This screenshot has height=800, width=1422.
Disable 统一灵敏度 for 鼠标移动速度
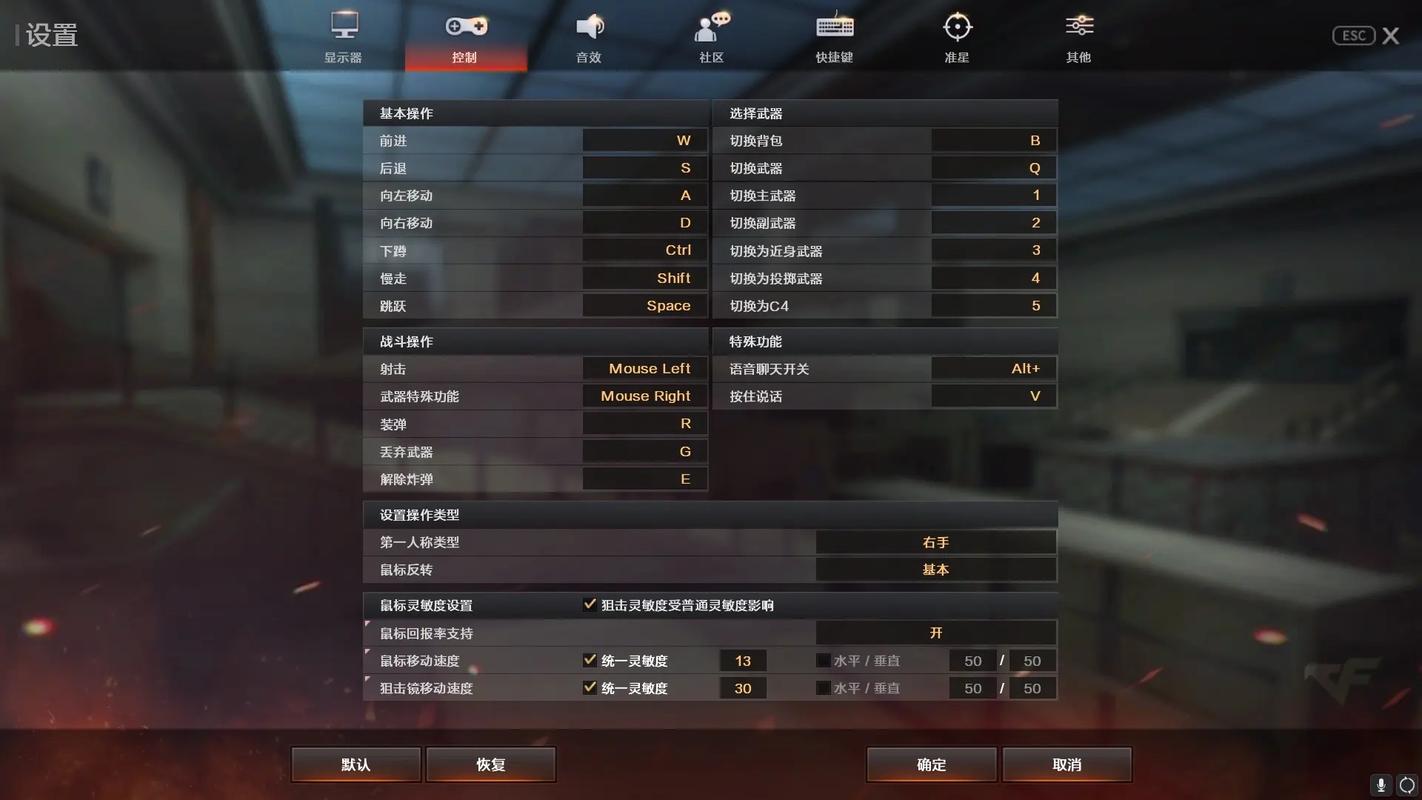(589, 660)
